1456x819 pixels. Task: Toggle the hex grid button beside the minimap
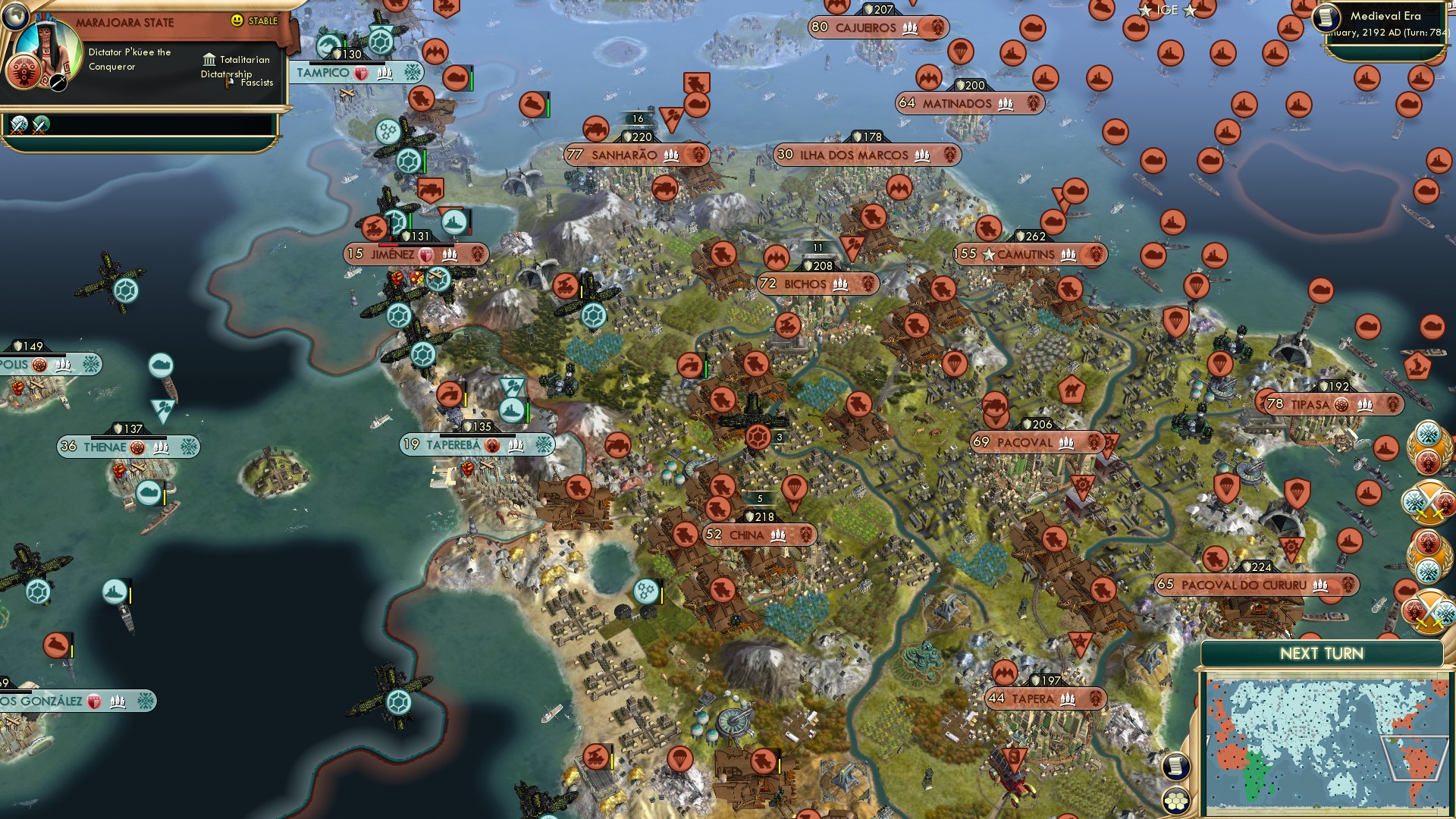(1175, 801)
